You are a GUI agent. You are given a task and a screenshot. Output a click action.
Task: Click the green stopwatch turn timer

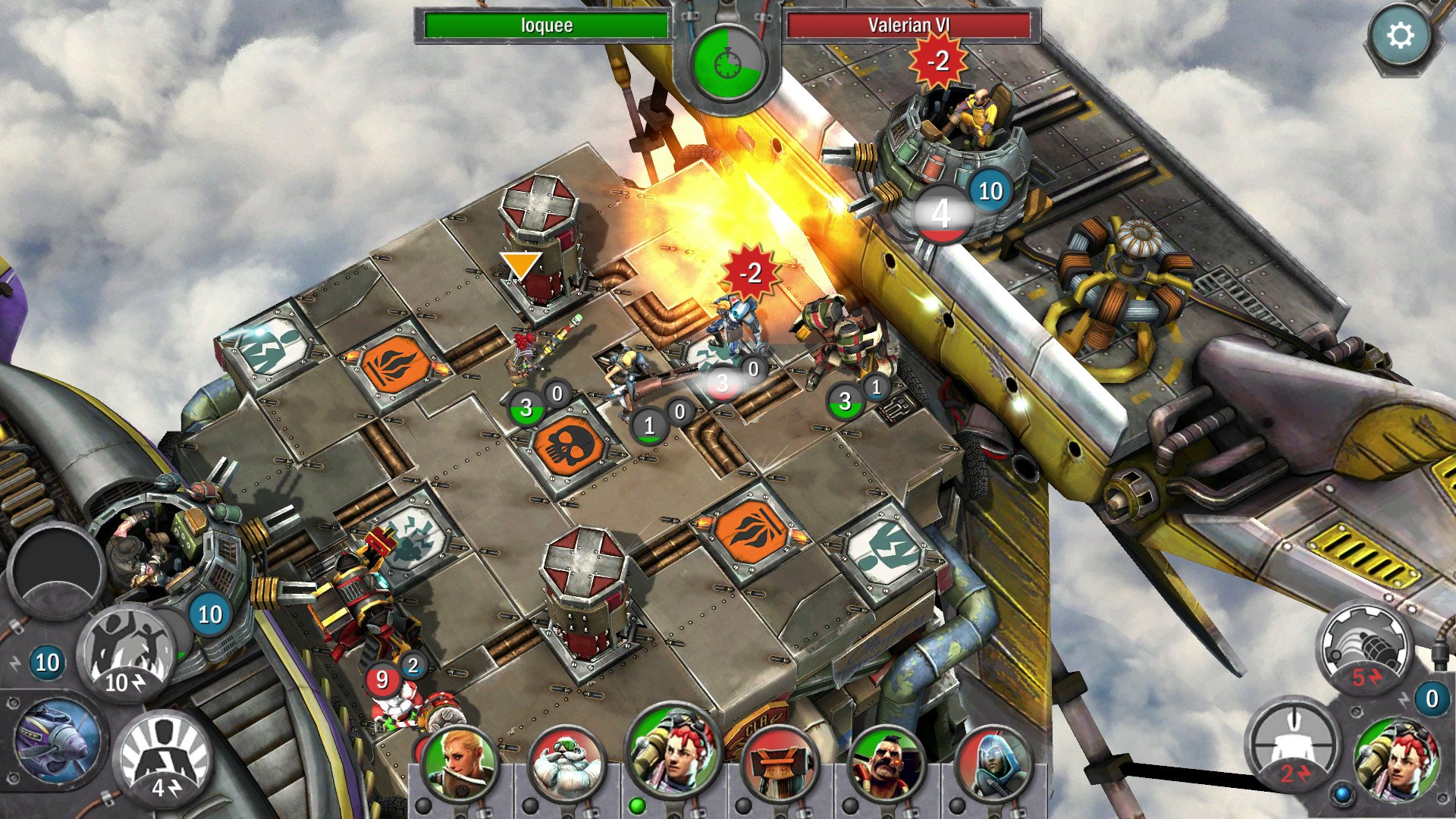click(727, 63)
